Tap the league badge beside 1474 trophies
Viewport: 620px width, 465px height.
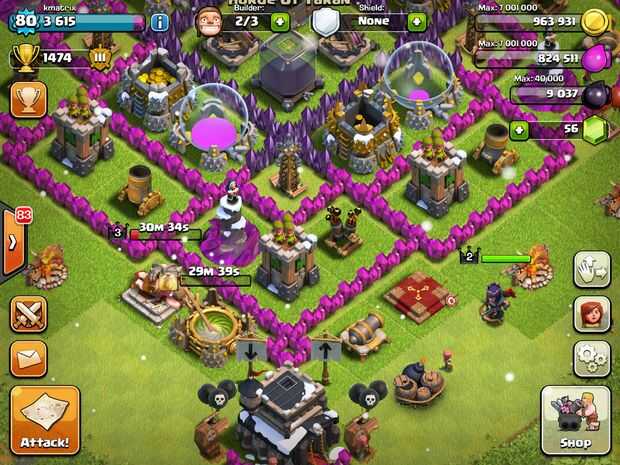[x=100, y=59]
